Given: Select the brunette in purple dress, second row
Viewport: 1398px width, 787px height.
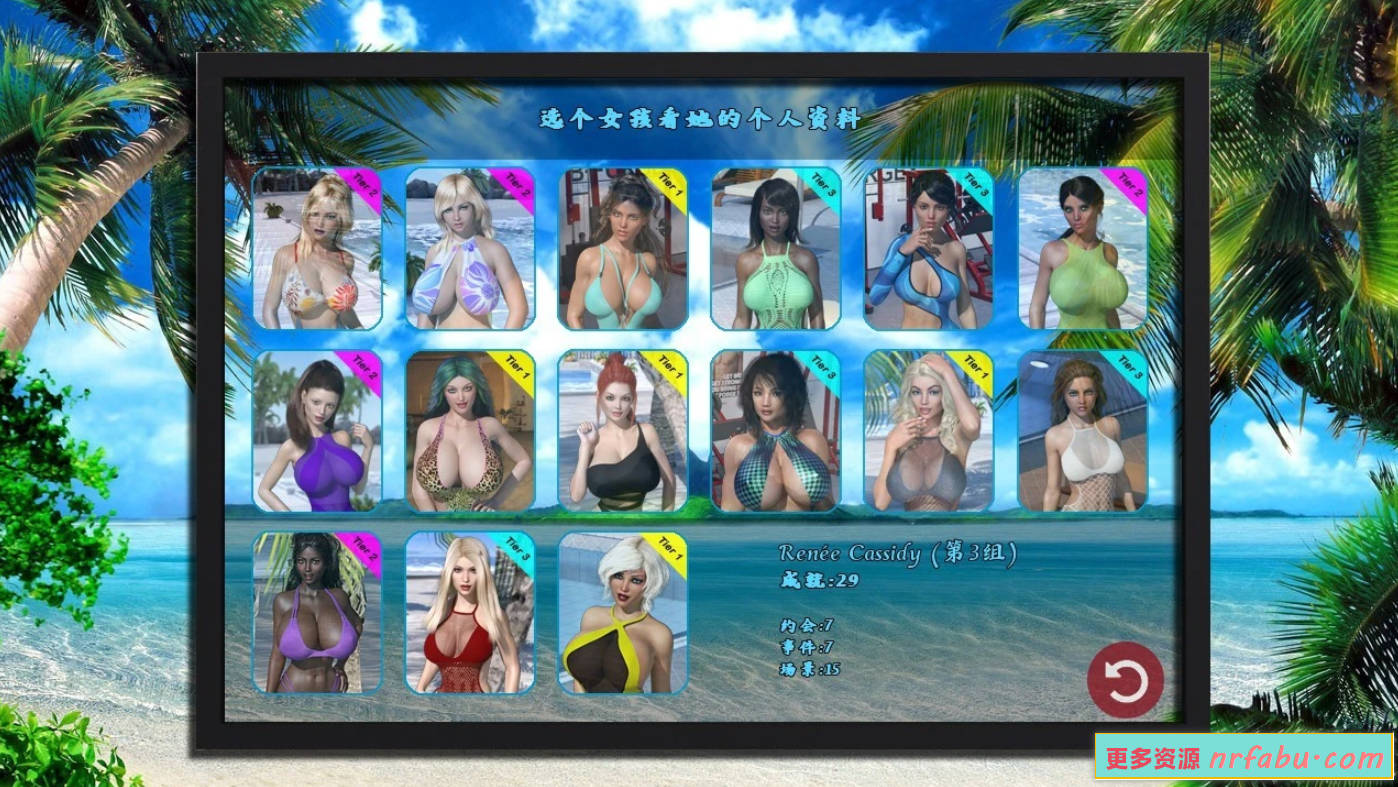Looking at the screenshot, I should 318,430.
